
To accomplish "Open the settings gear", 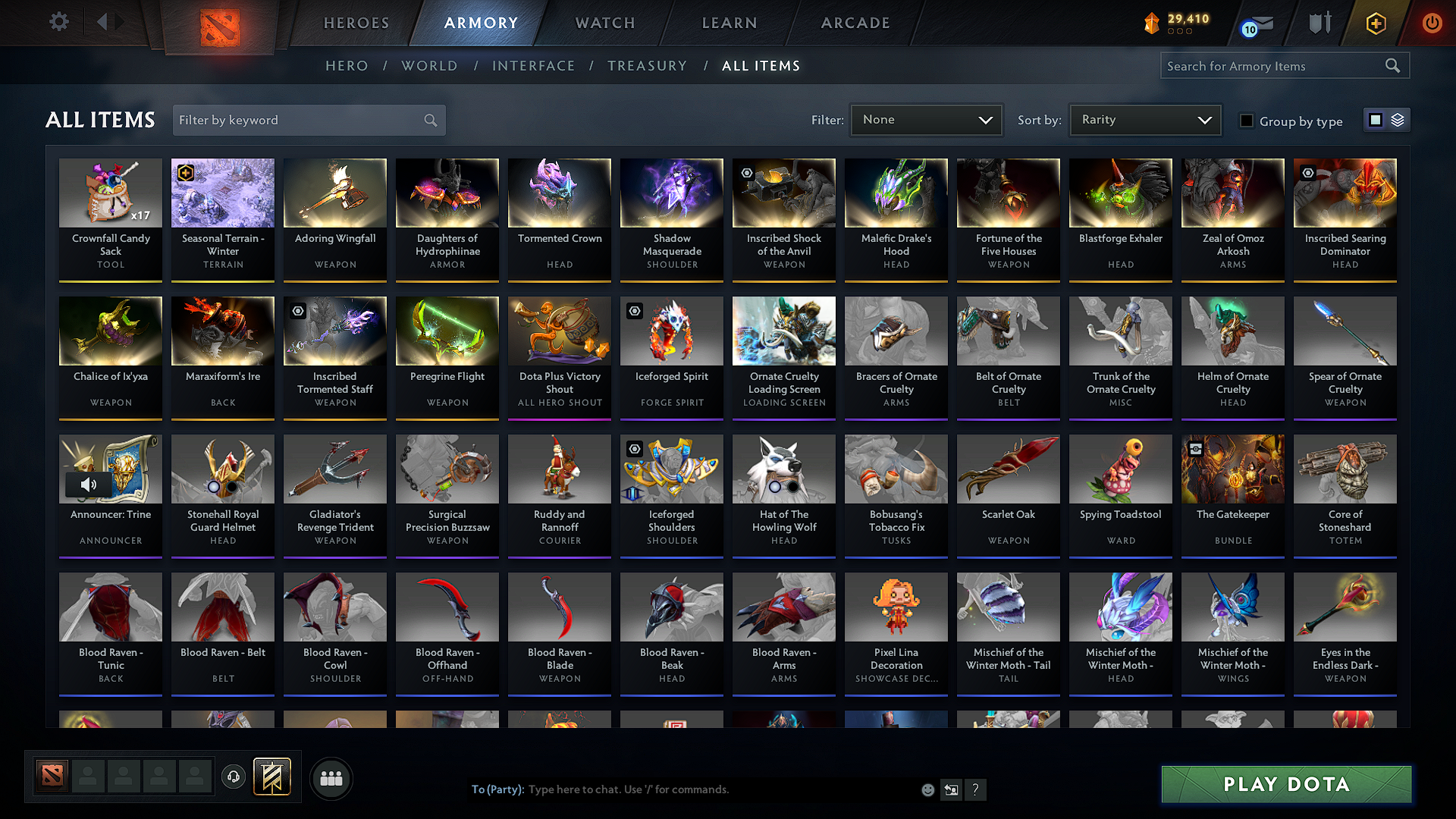I will (58, 21).
